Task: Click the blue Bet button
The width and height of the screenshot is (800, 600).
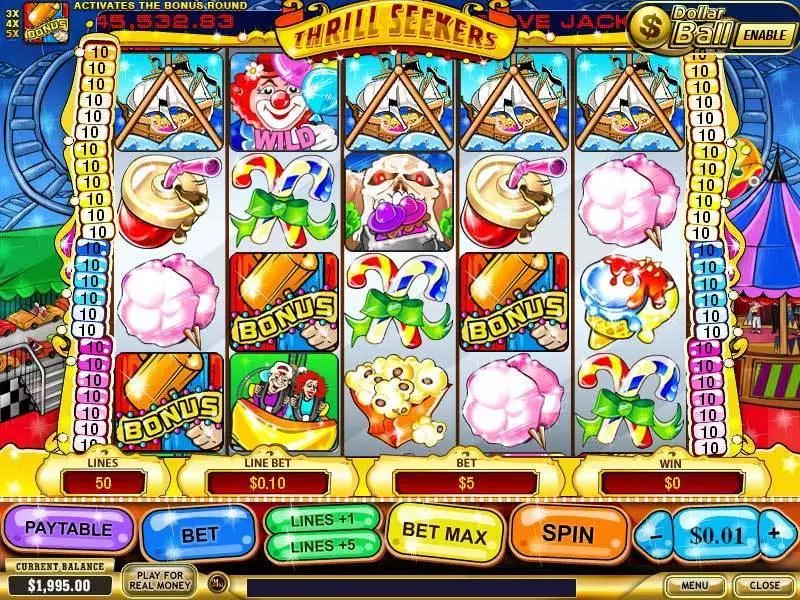Action: point(199,535)
